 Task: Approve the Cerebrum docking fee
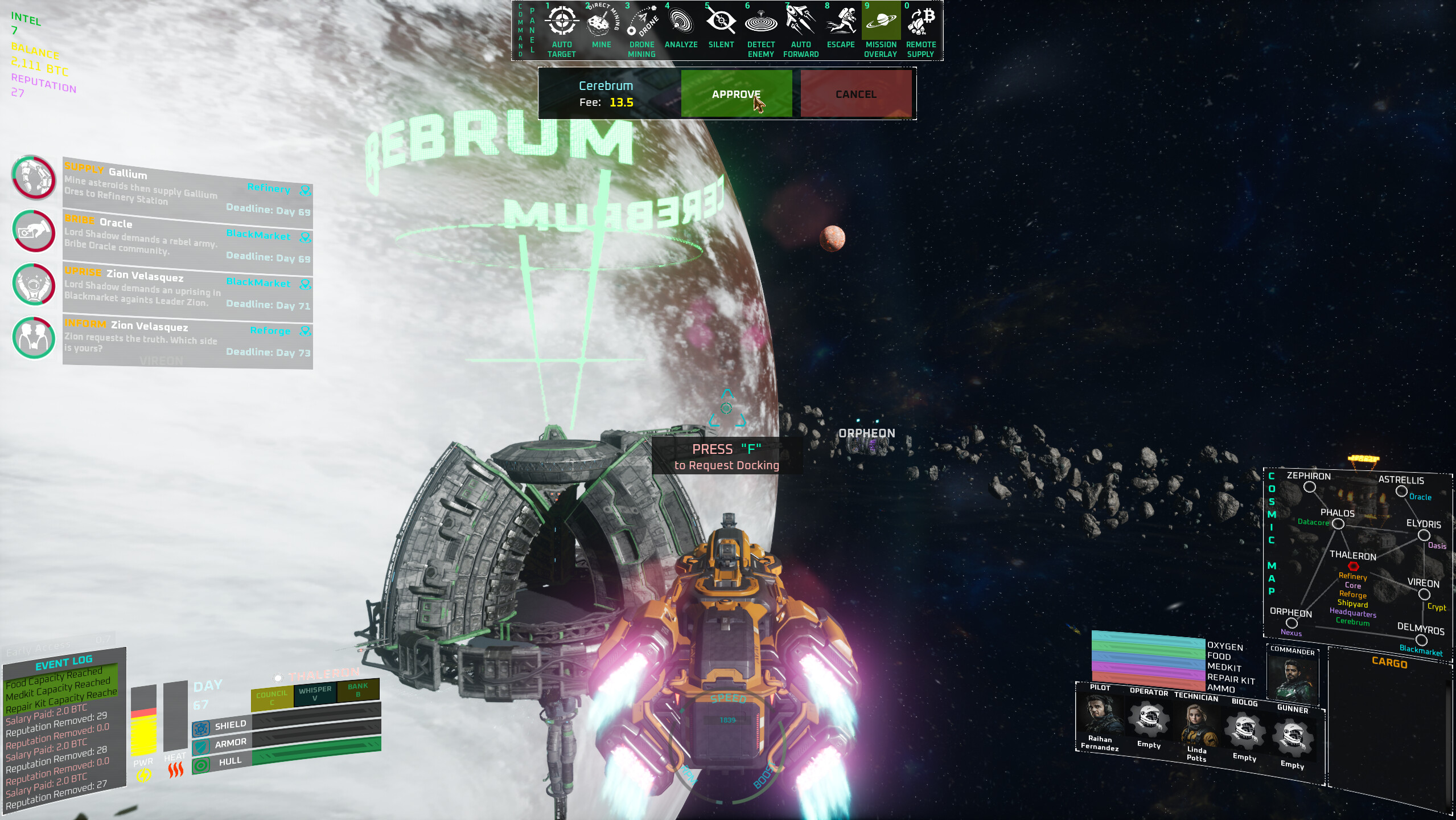[x=737, y=94]
